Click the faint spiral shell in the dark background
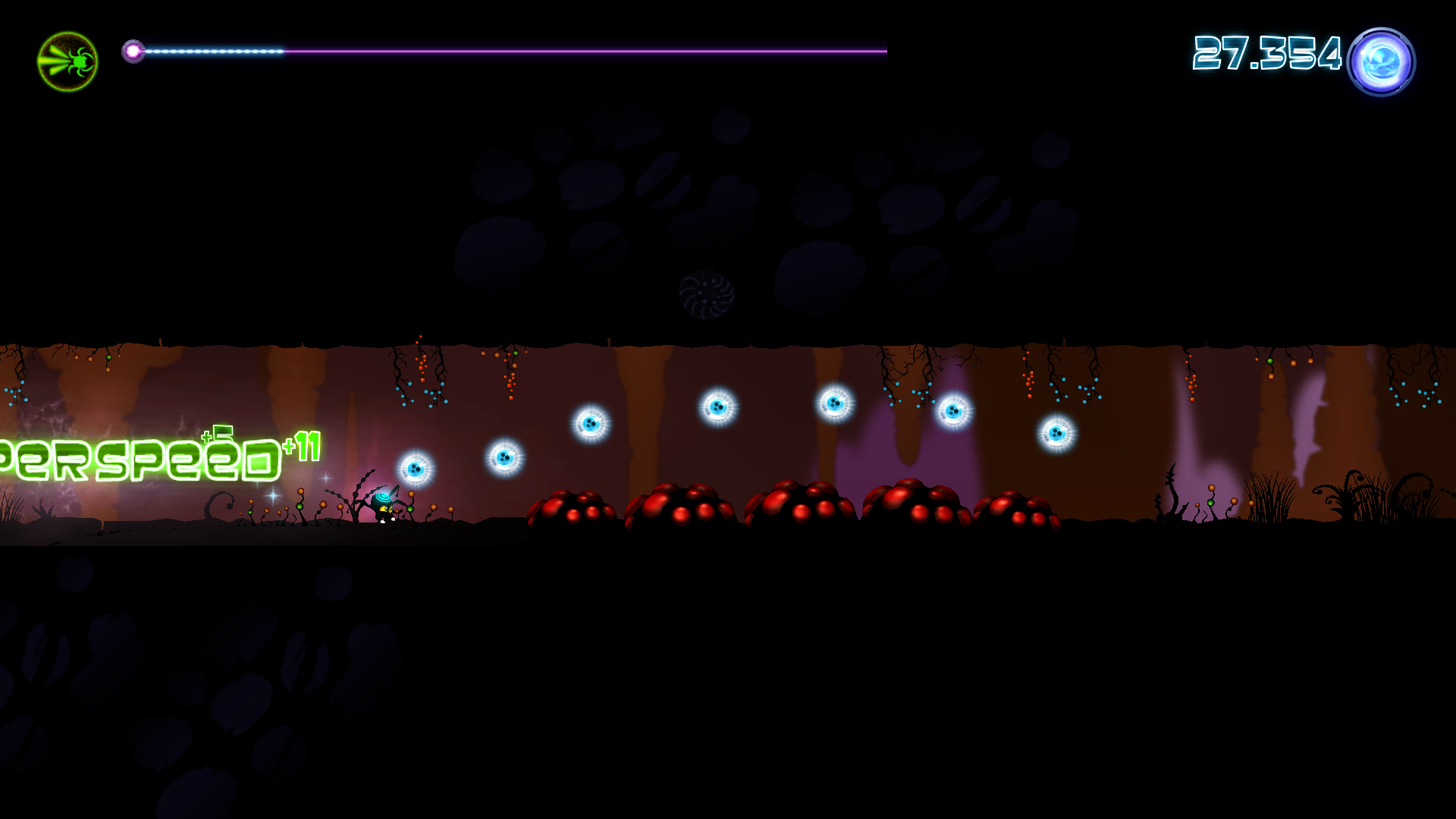The image size is (1456, 819). tap(707, 294)
